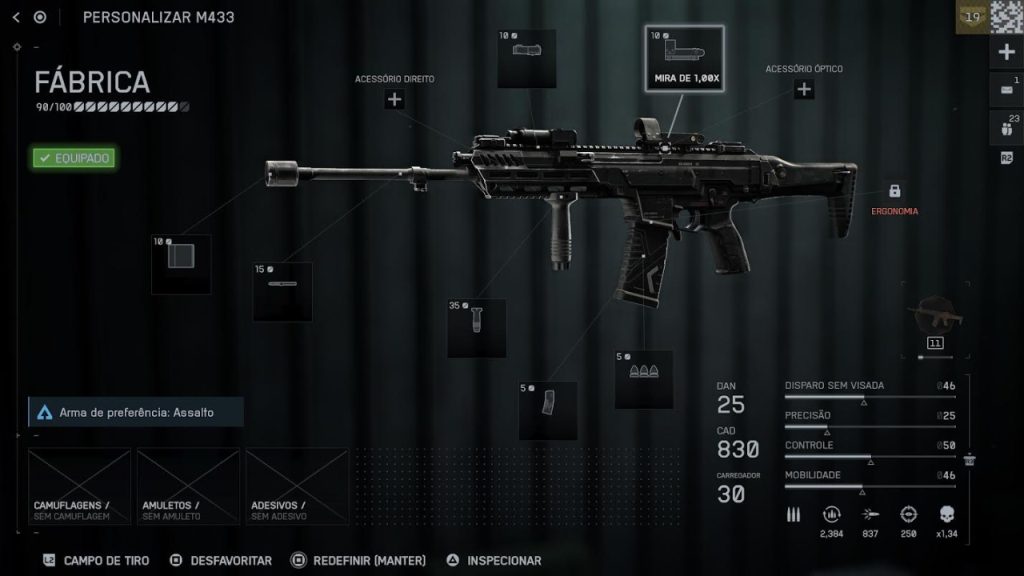Open the Amuletos customization slot

coord(188,486)
